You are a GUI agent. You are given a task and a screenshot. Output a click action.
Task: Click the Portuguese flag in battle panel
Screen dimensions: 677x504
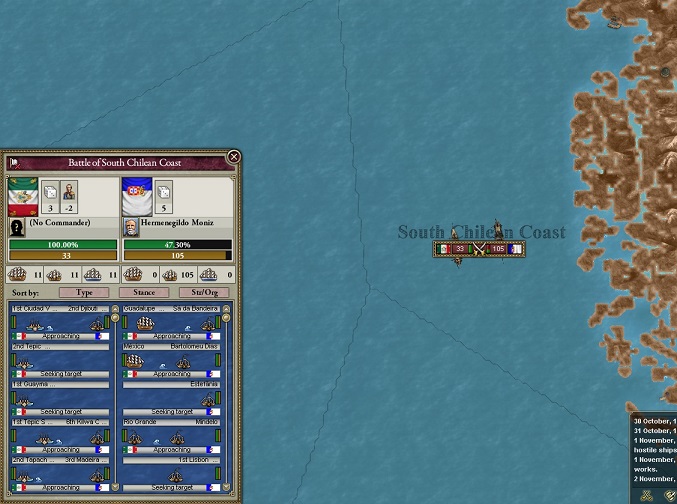(x=137, y=197)
